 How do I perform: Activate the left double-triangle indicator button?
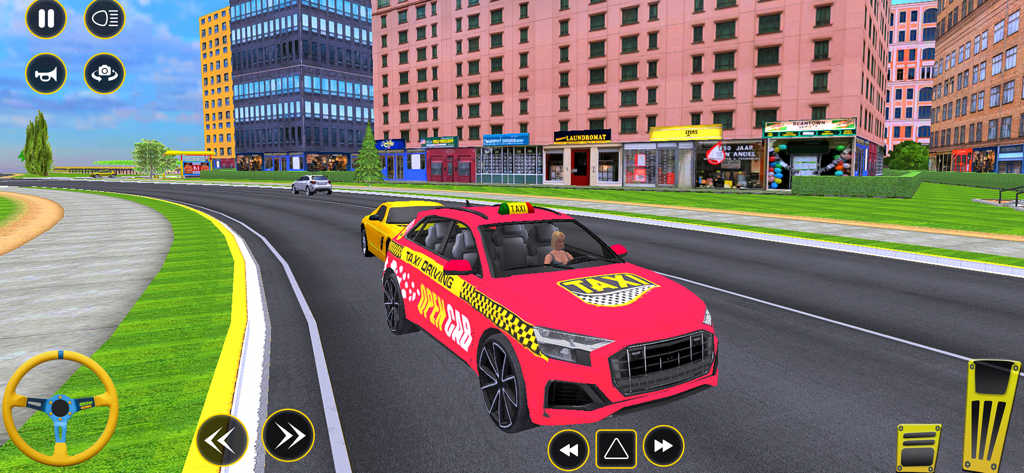[568, 450]
